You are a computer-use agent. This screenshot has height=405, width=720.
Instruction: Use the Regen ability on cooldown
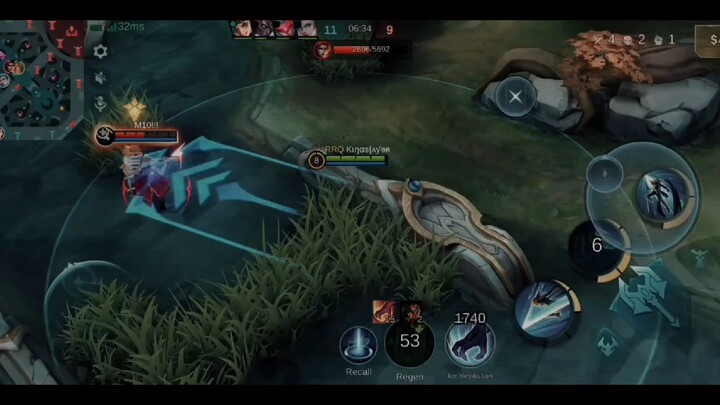pos(409,343)
